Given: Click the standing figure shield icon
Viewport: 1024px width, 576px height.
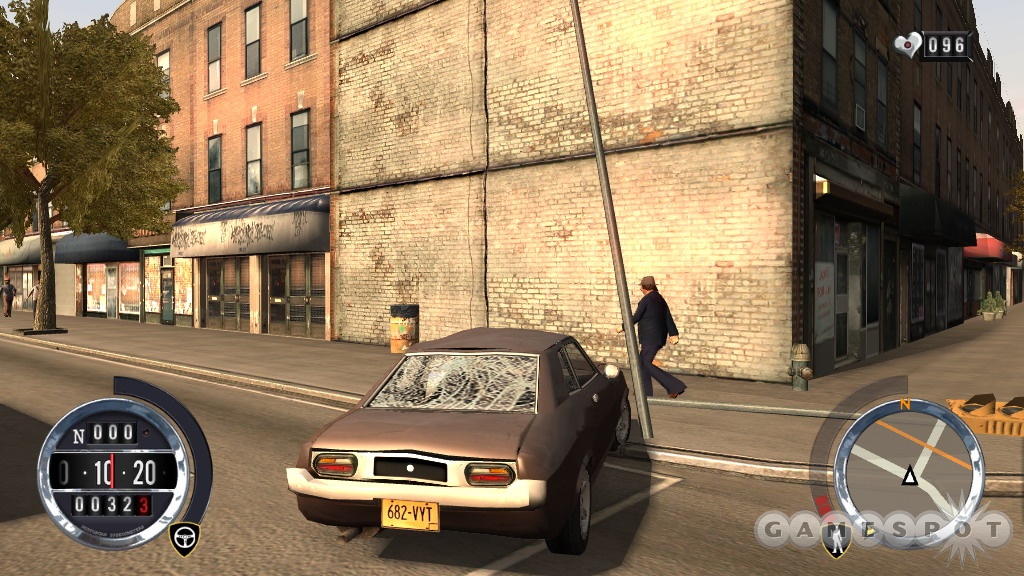Looking at the screenshot, I should 836,541.
